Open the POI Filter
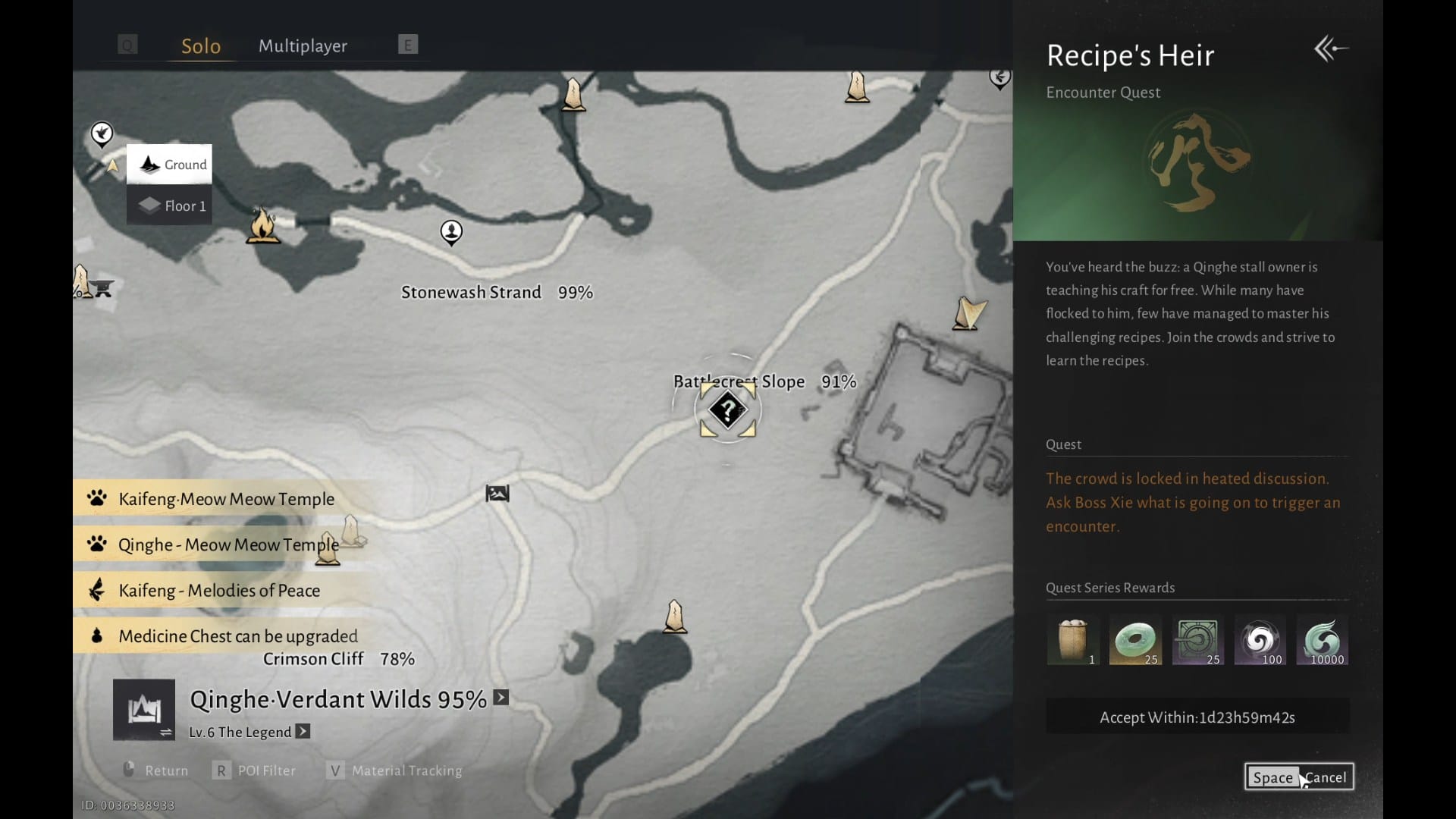 pyautogui.click(x=256, y=770)
